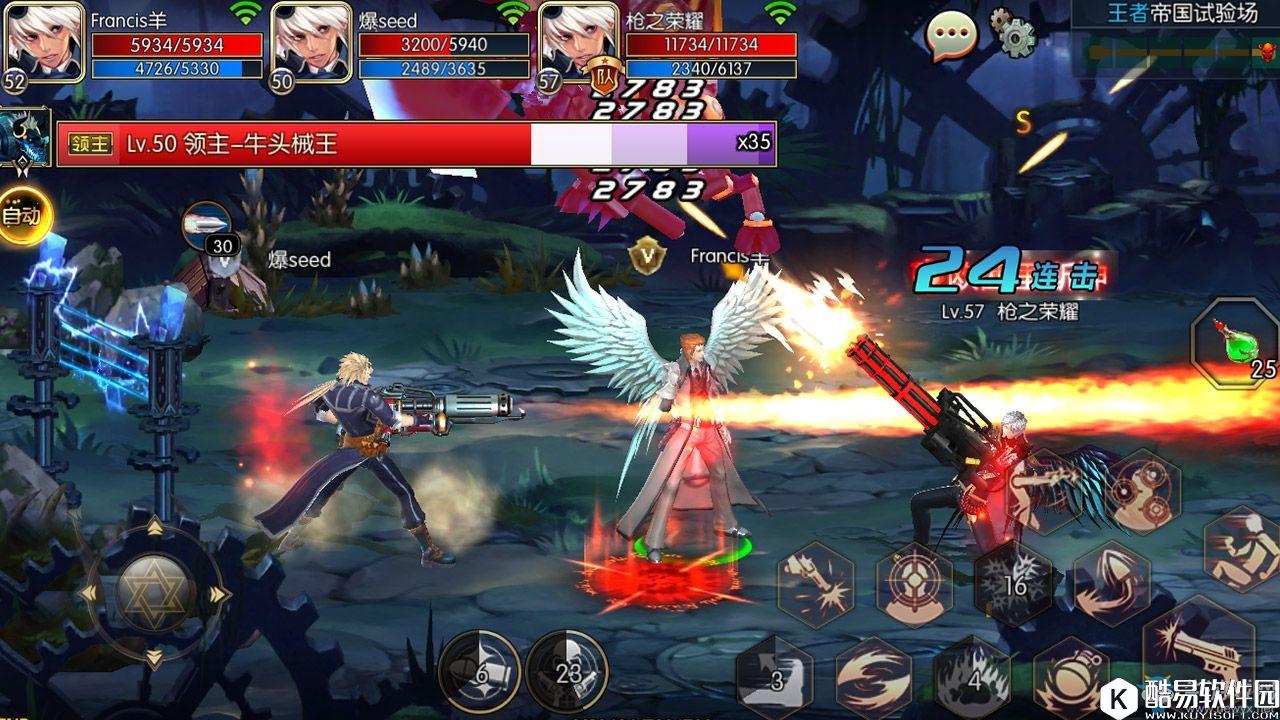Use the green health potion with 25 remaining
This screenshot has width=1280, height=720.
(1225, 345)
